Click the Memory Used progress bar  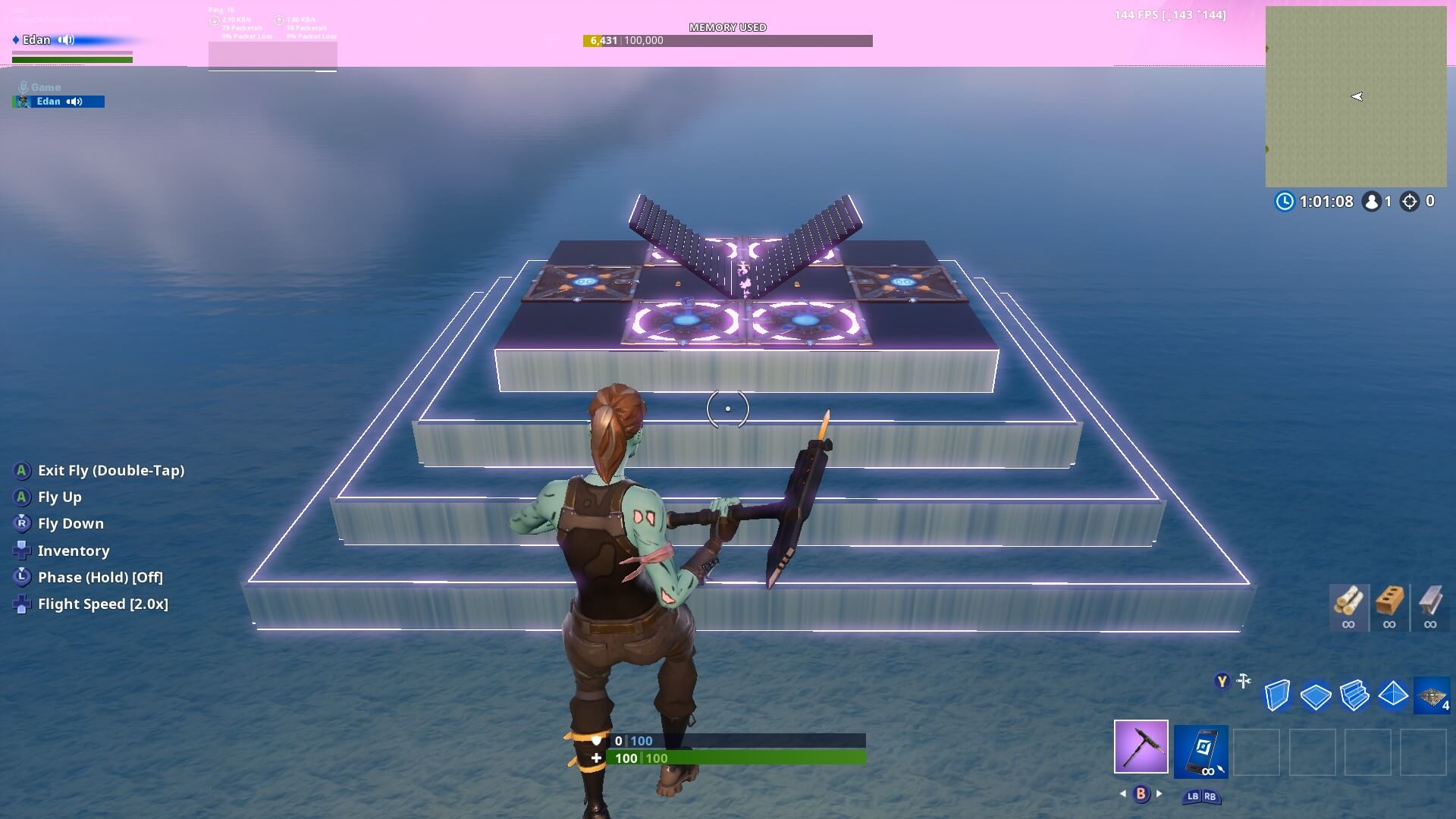728,40
